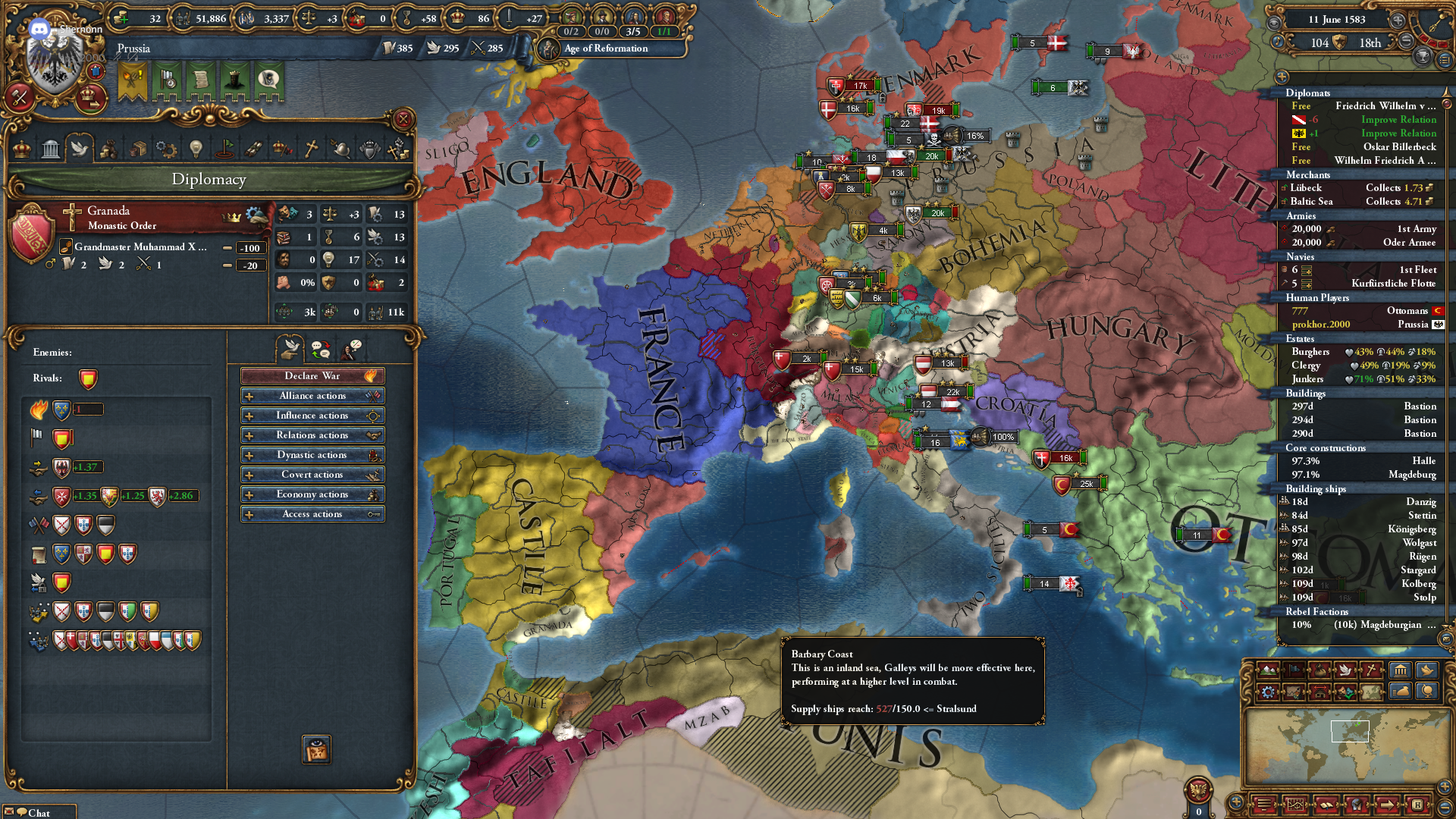Click Improve Relation next to Friedrich Wilhelm

pos(1398,119)
